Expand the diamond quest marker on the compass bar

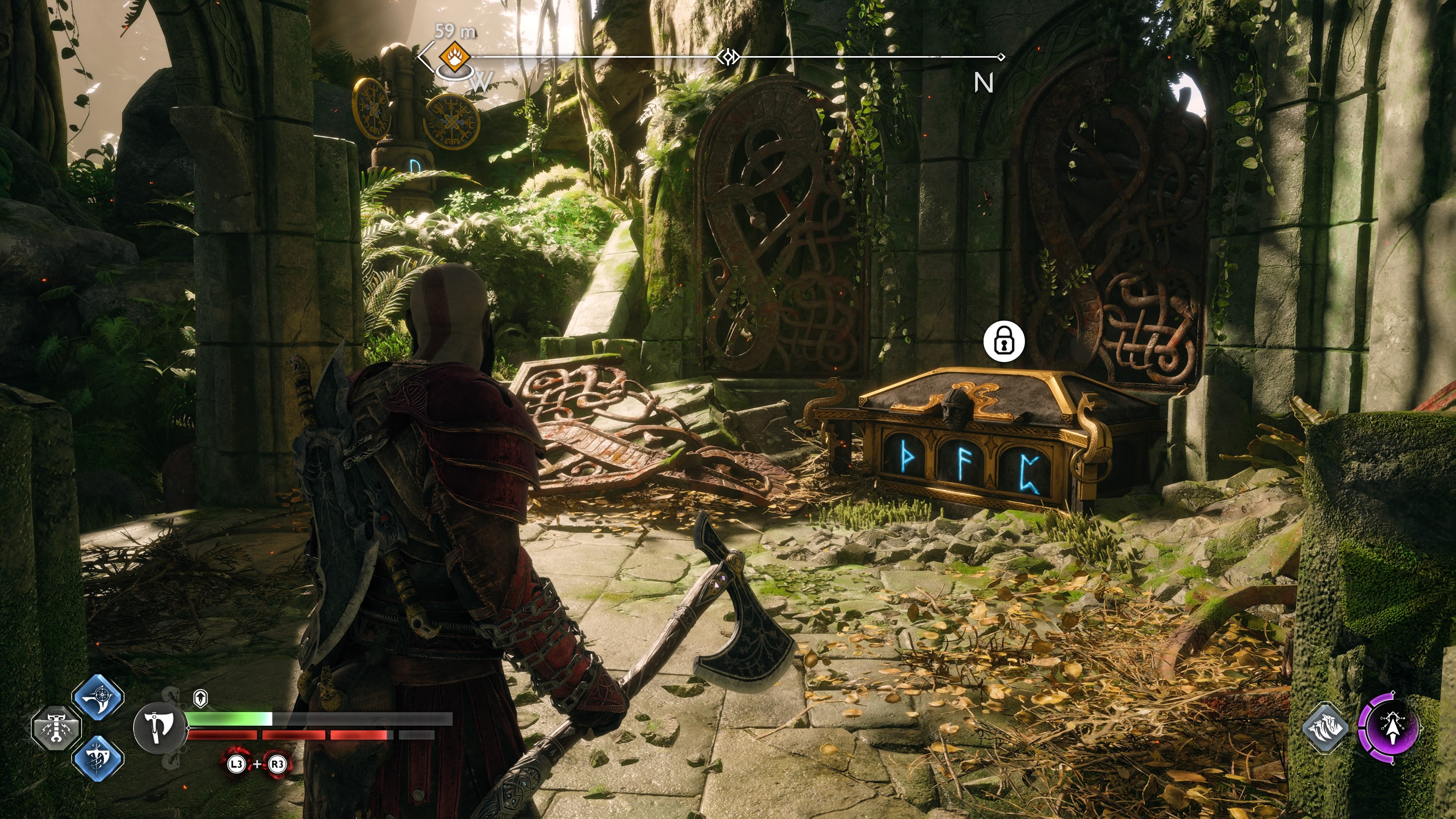coord(728,56)
